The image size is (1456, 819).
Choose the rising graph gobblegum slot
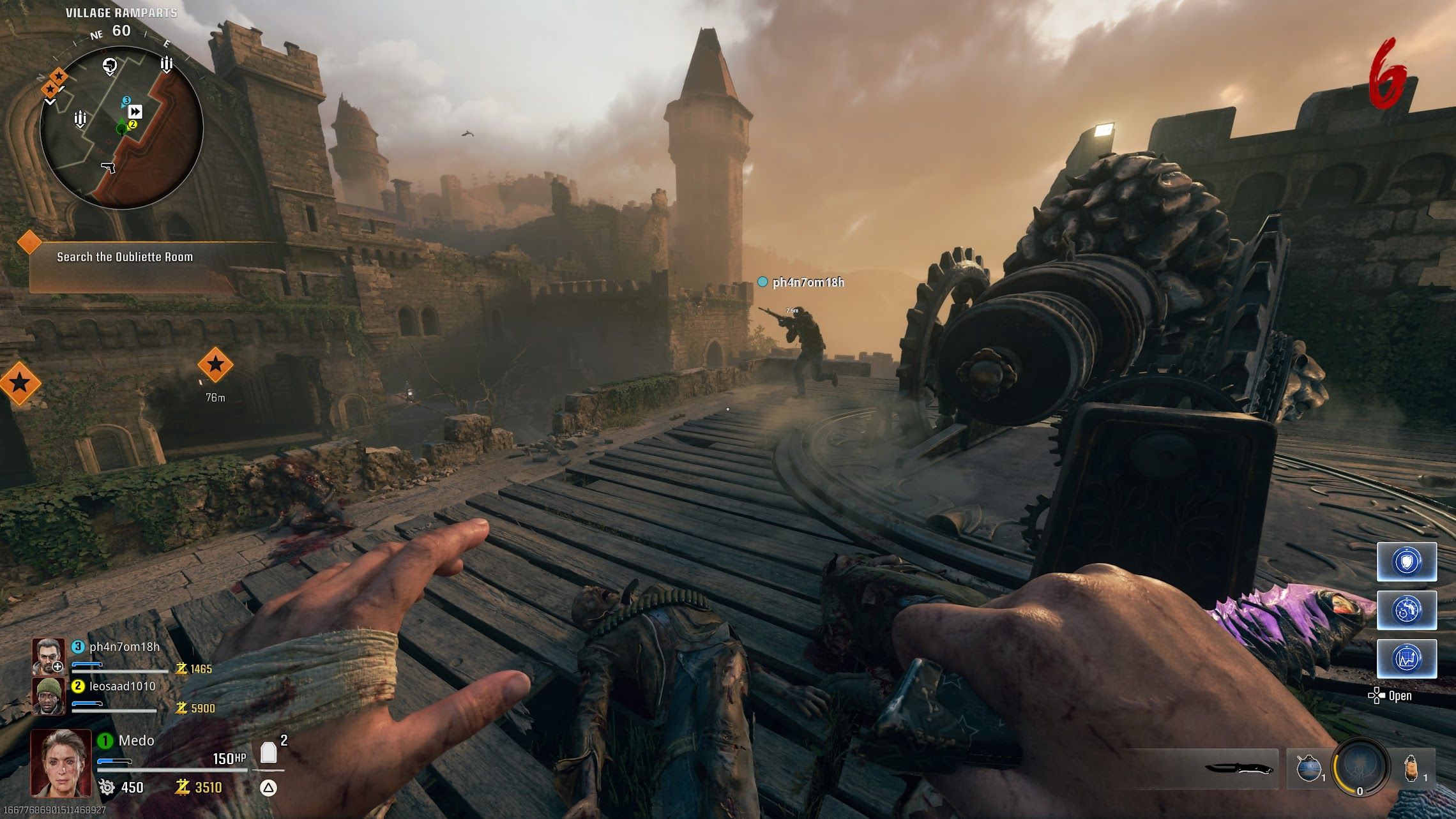tap(1407, 658)
